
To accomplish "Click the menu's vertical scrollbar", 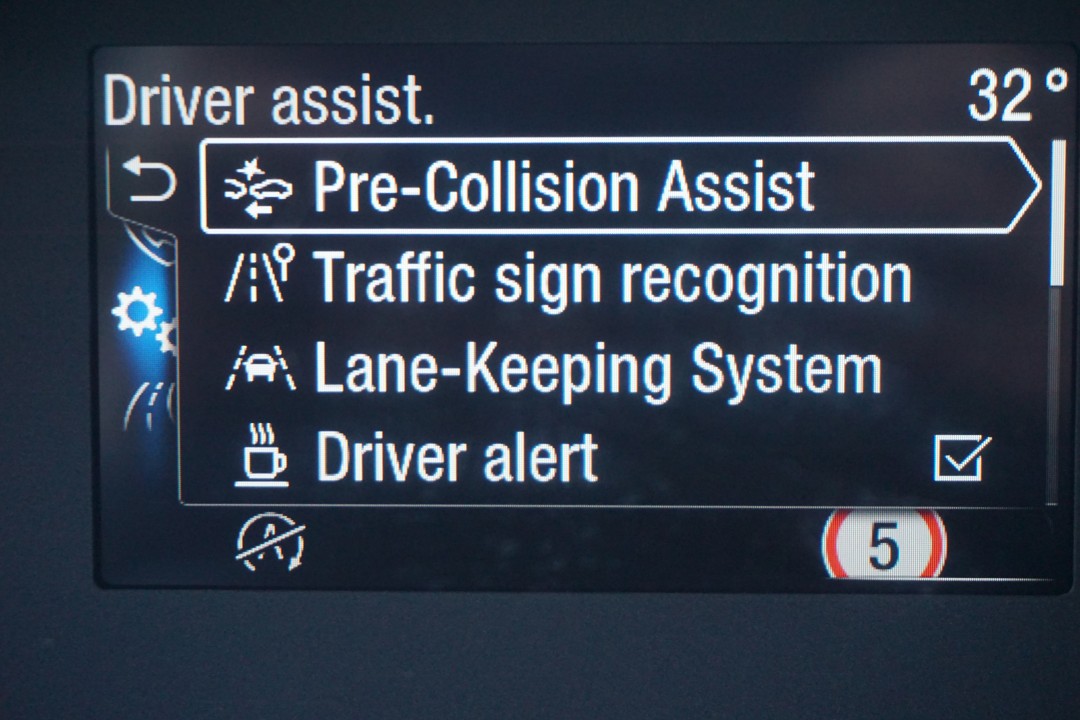I will click(1058, 214).
